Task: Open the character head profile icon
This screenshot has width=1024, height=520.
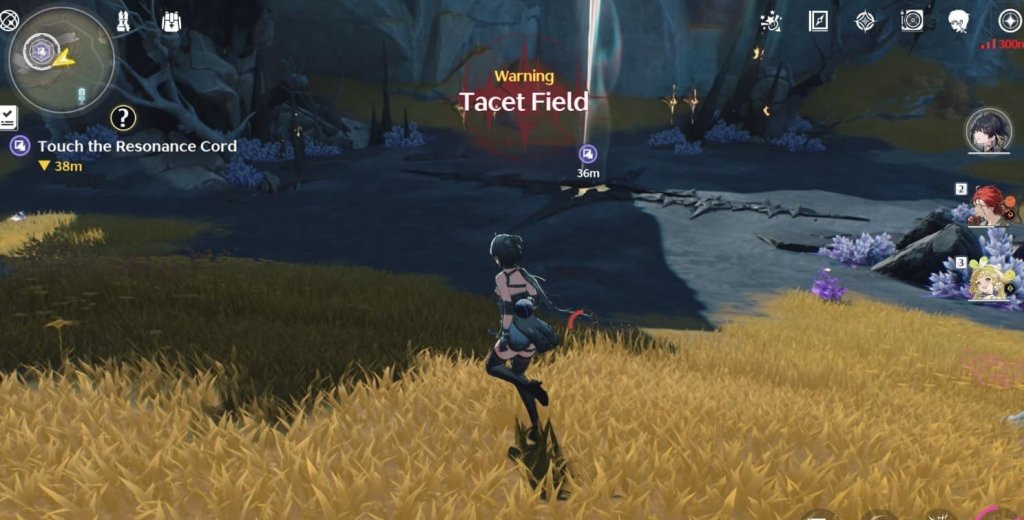Action: point(958,21)
